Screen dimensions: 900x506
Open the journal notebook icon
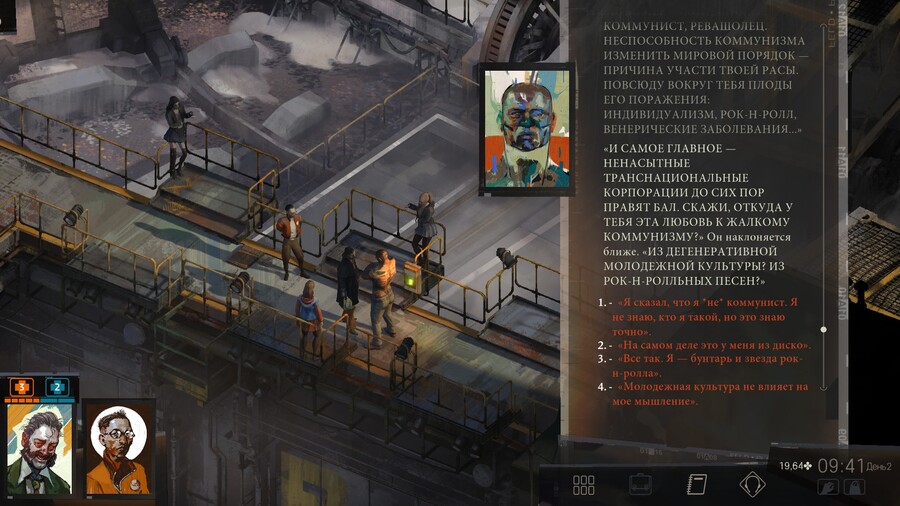[x=697, y=485]
